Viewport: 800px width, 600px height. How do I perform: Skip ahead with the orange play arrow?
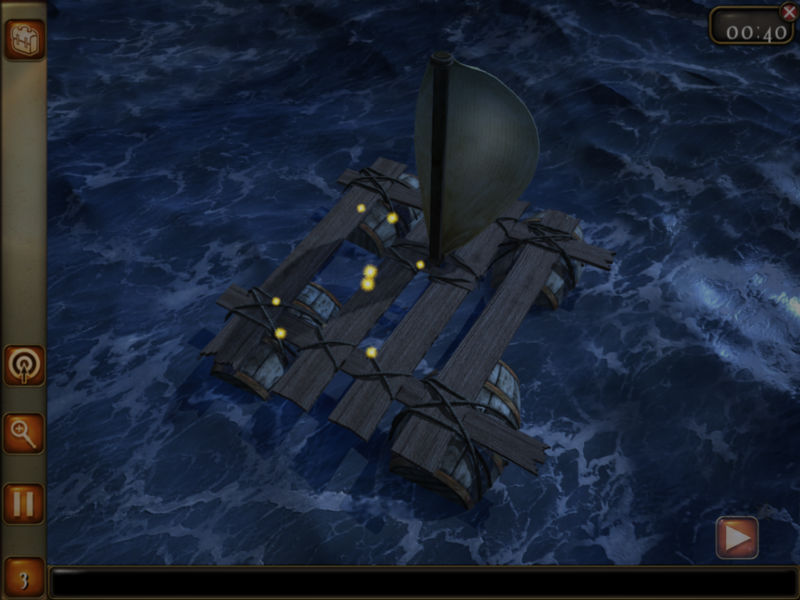point(737,538)
